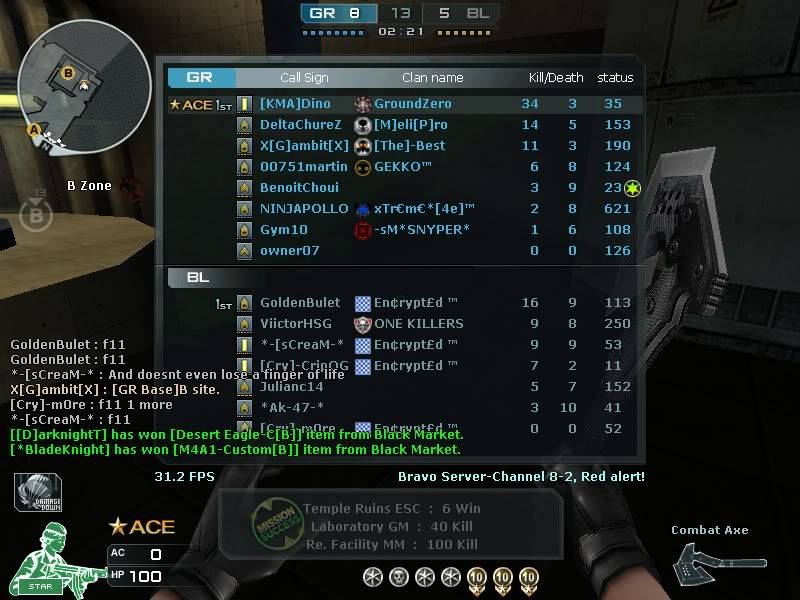Click the BL team header label
This screenshot has height=600, width=800.
click(197, 277)
